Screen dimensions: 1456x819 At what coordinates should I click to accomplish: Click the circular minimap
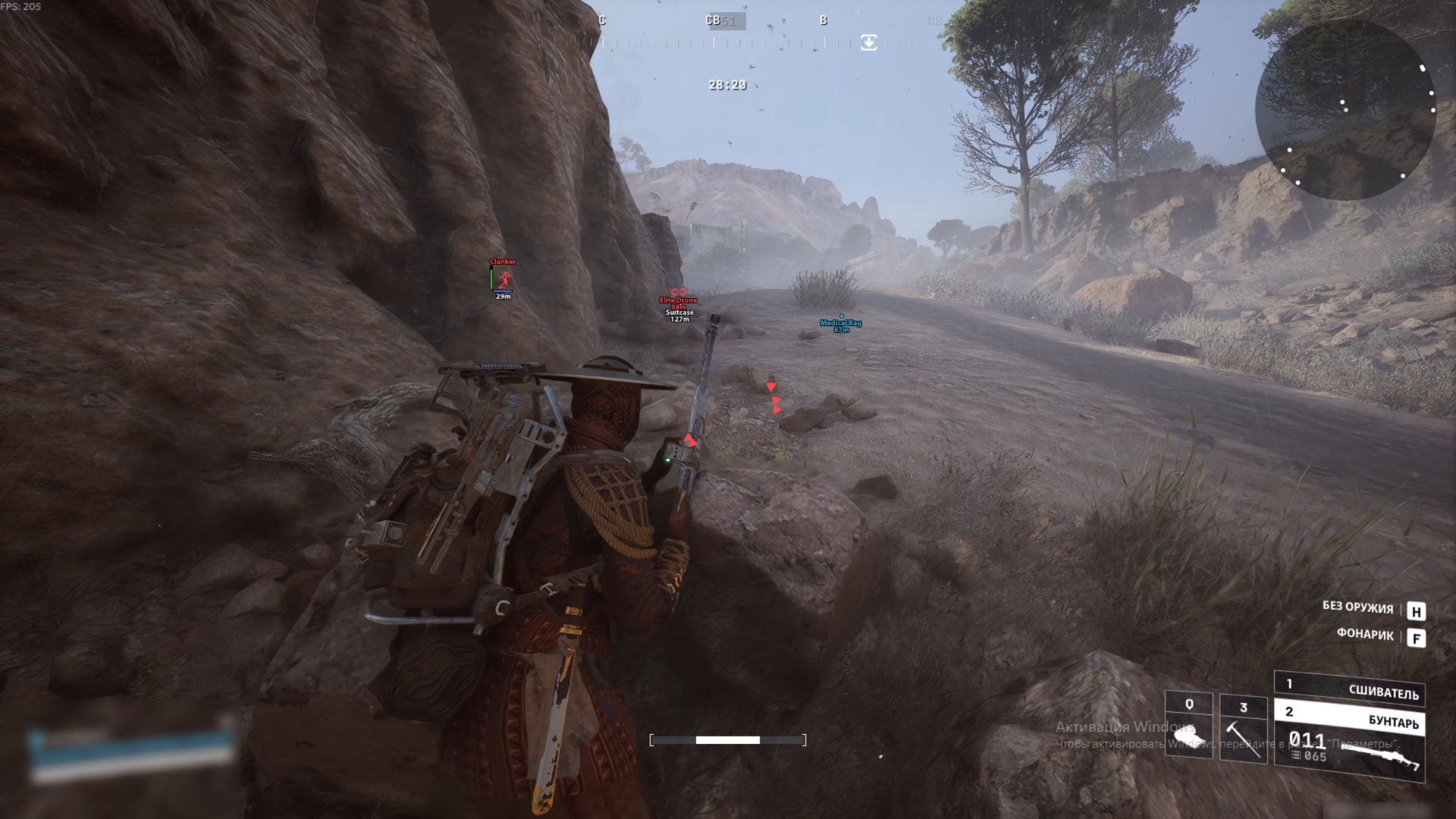(x=1346, y=110)
